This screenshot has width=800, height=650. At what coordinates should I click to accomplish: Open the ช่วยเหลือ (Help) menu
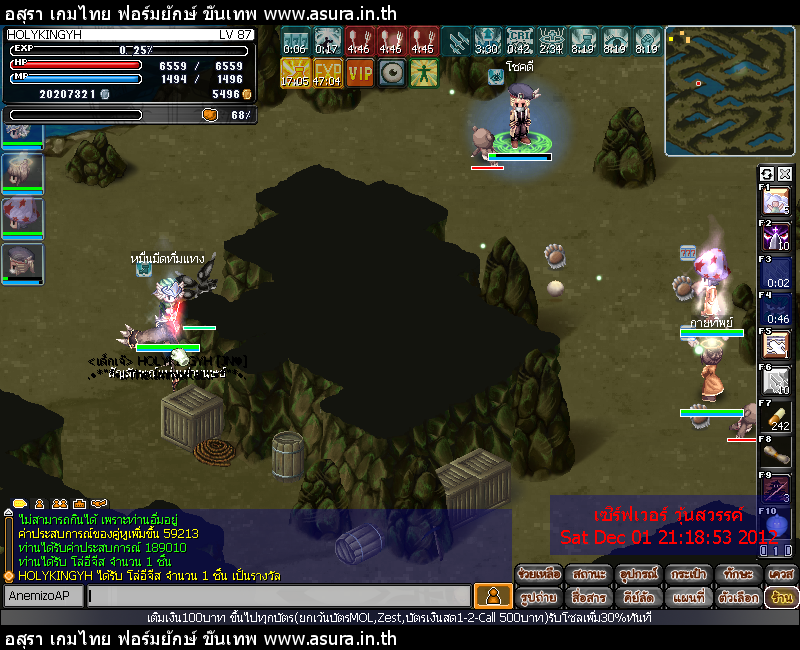(538, 574)
